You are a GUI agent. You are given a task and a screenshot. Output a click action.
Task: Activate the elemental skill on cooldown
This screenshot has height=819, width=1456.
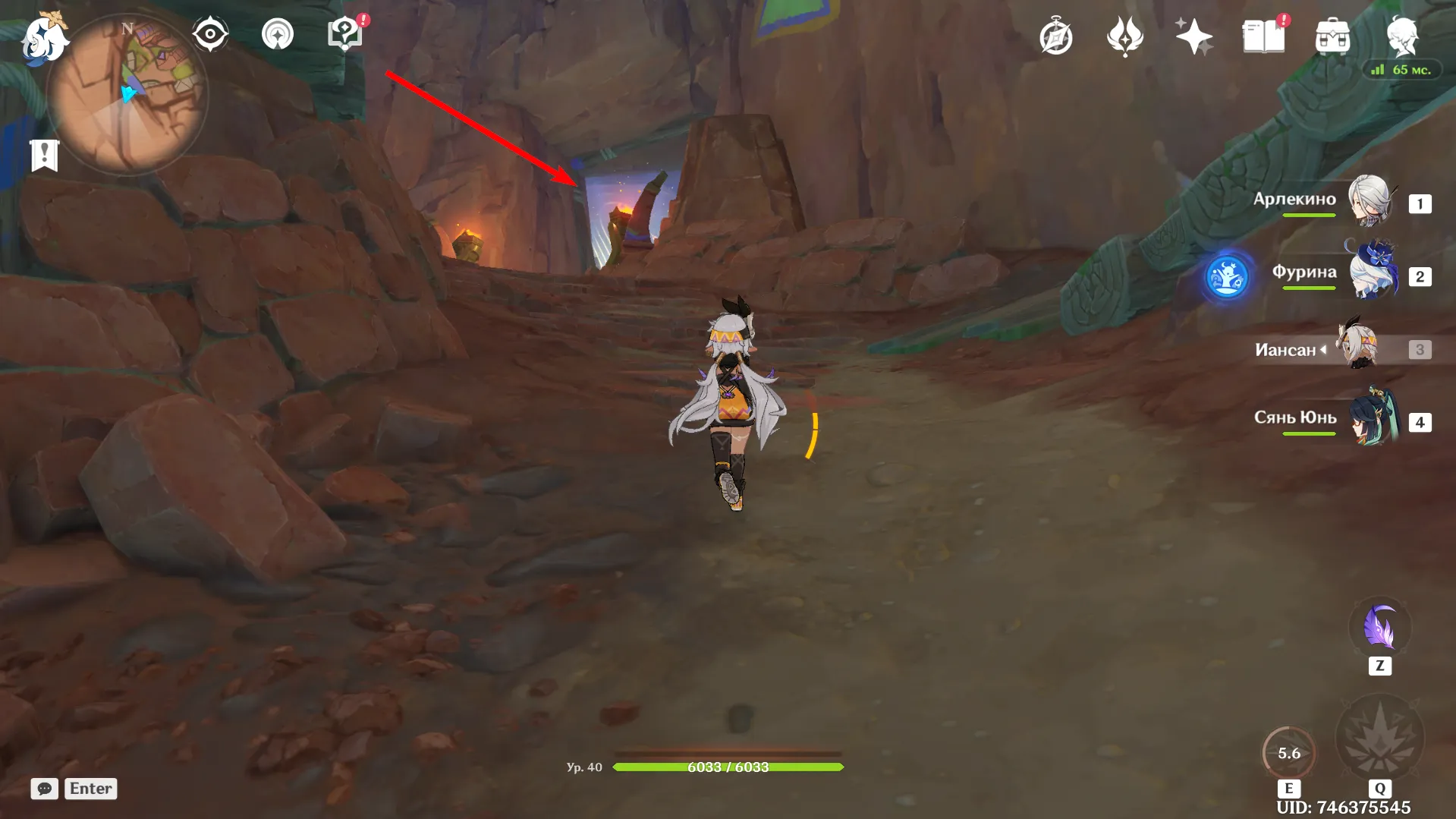click(1288, 753)
